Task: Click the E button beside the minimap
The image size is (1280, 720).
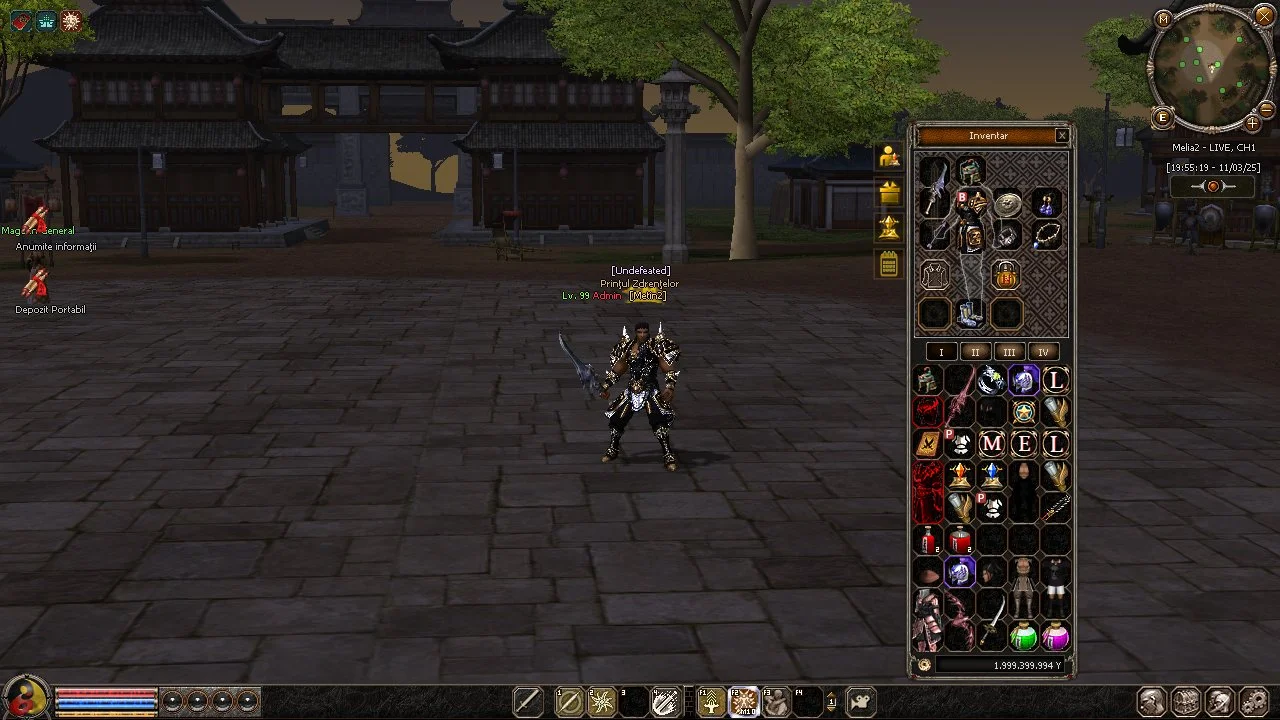Action: click(x=1162, y=118)
